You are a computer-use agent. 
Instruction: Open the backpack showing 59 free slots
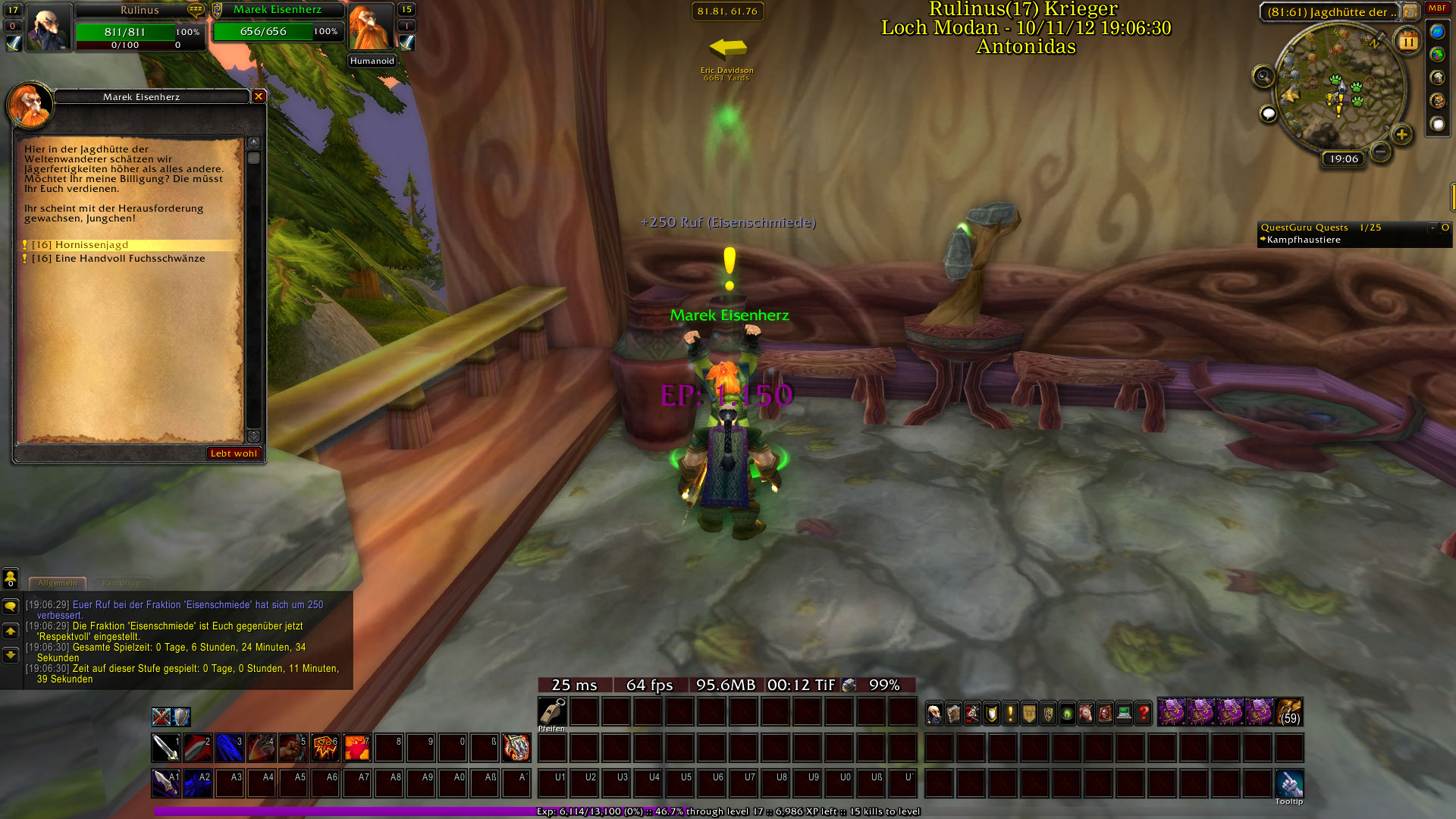tap(1289, 713)
